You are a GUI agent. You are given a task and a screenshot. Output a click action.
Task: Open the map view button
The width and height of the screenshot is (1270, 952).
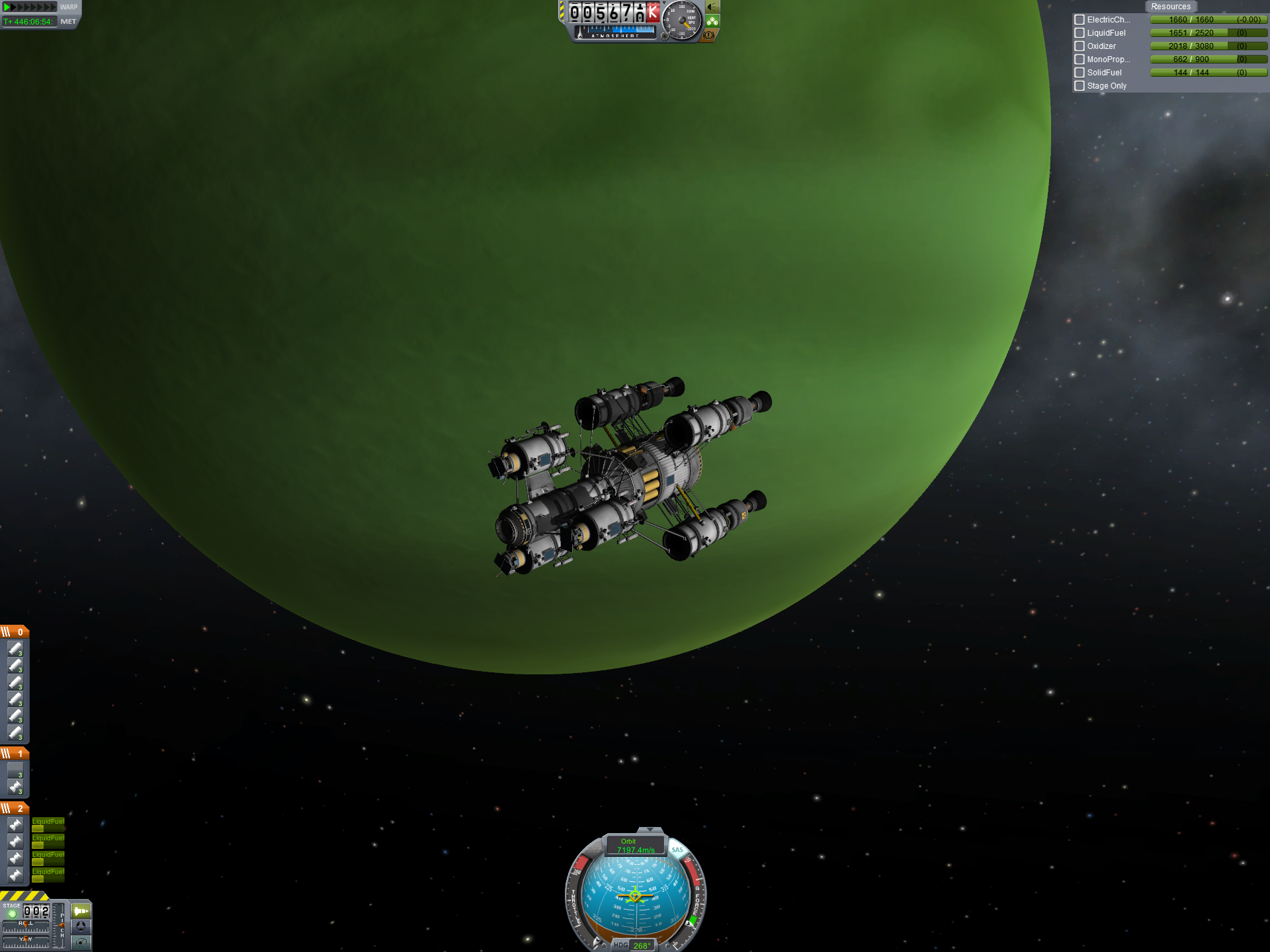click(81, 943)
